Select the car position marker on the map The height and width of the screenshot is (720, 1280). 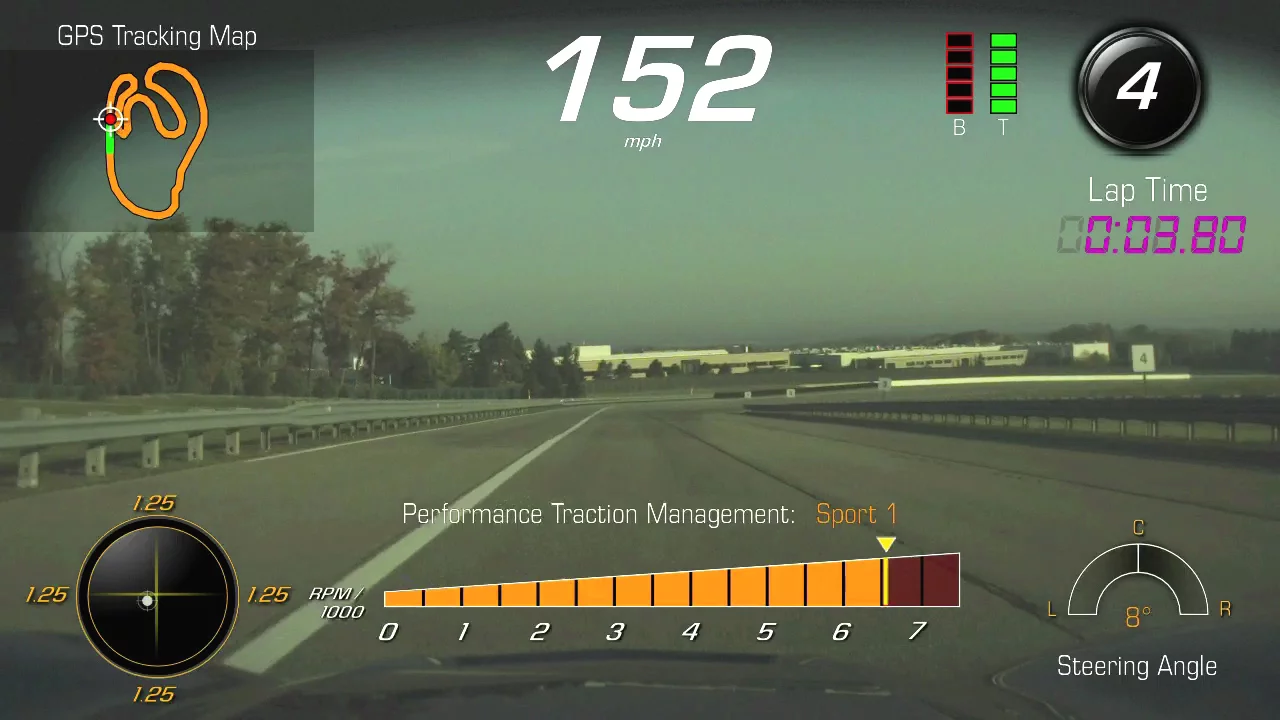111,119
